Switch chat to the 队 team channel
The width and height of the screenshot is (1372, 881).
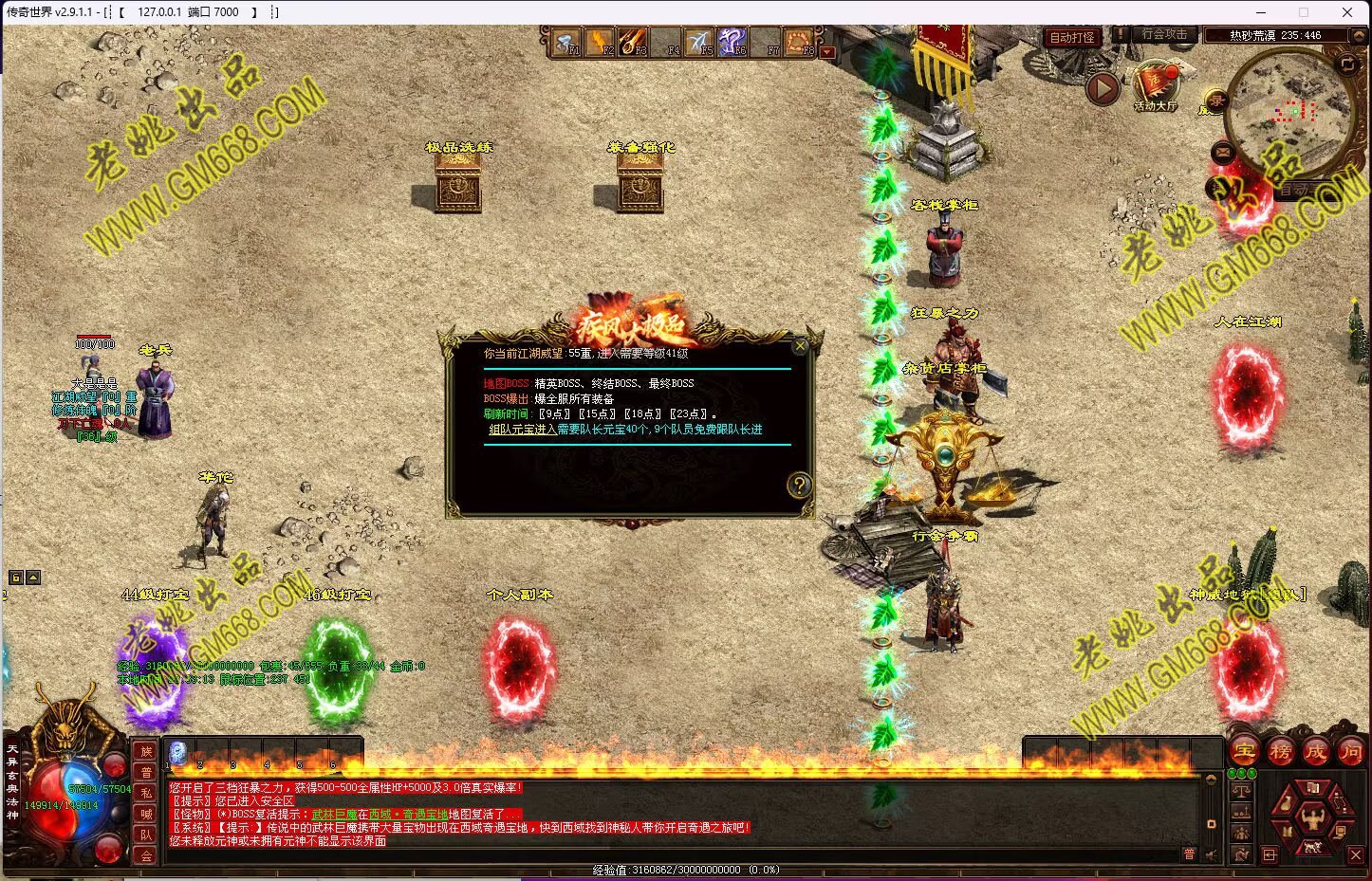pyautogui.click(x=146, y=835)
